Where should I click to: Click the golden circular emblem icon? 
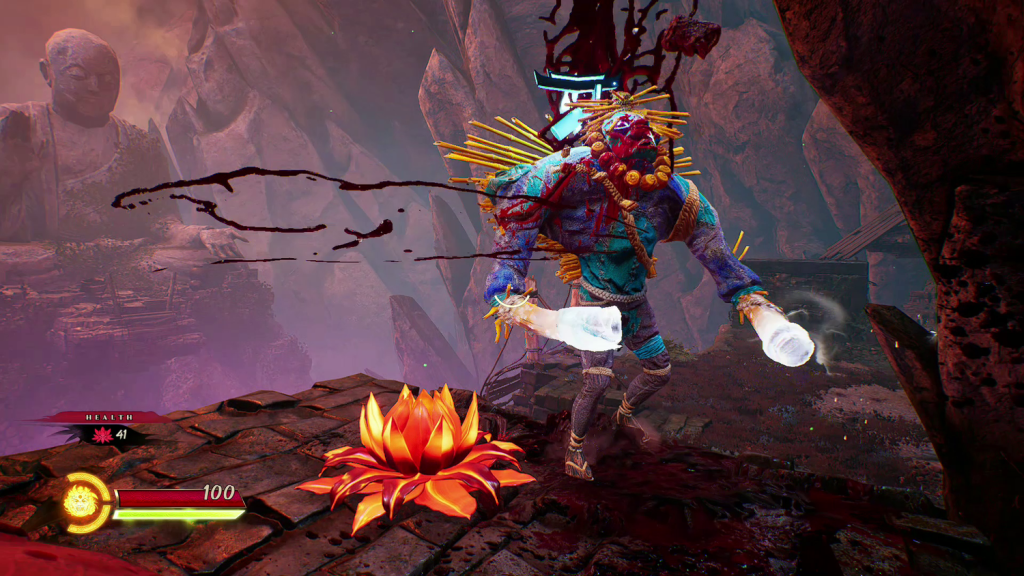82,501
